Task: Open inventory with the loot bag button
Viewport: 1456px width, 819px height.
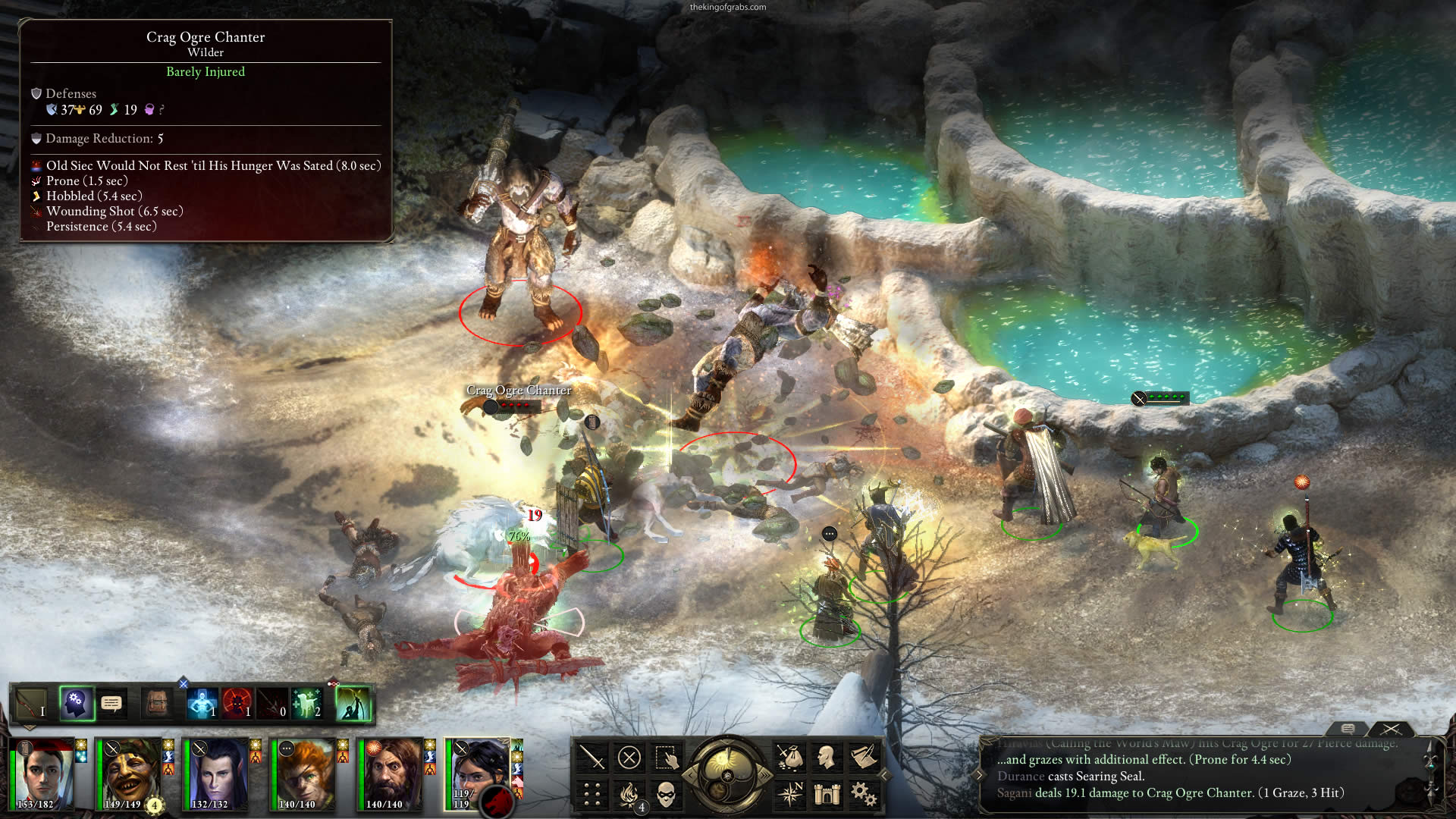Action: pyautogui.click(x=789, y=758)
